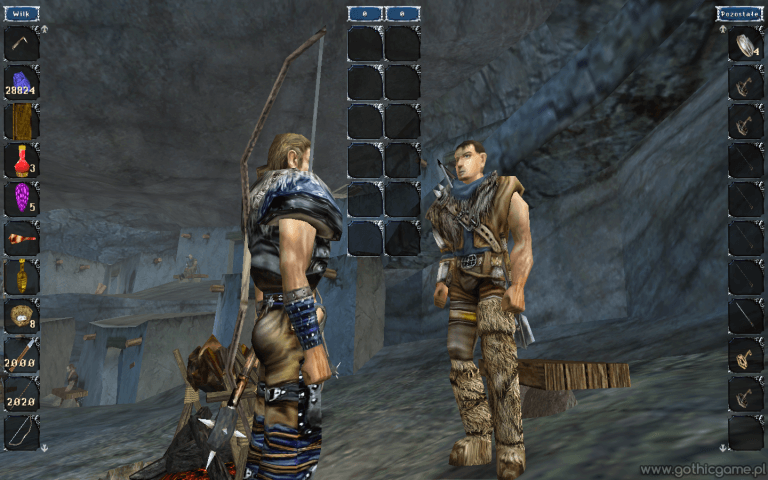
Task: Select the arrow stack marked 2000
Action: coord(21,355)
